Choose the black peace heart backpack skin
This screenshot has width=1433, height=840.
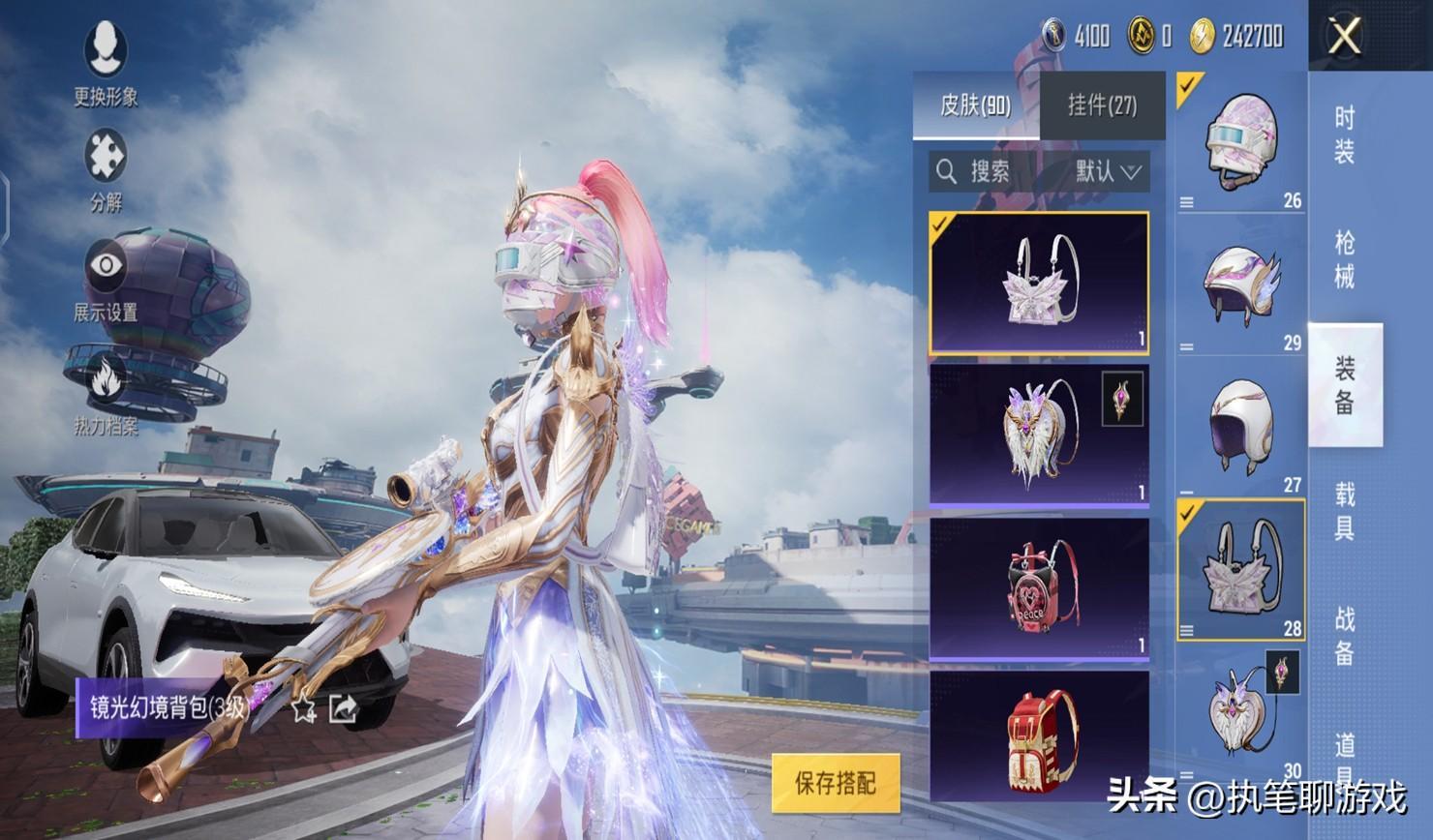(1039, 587)
